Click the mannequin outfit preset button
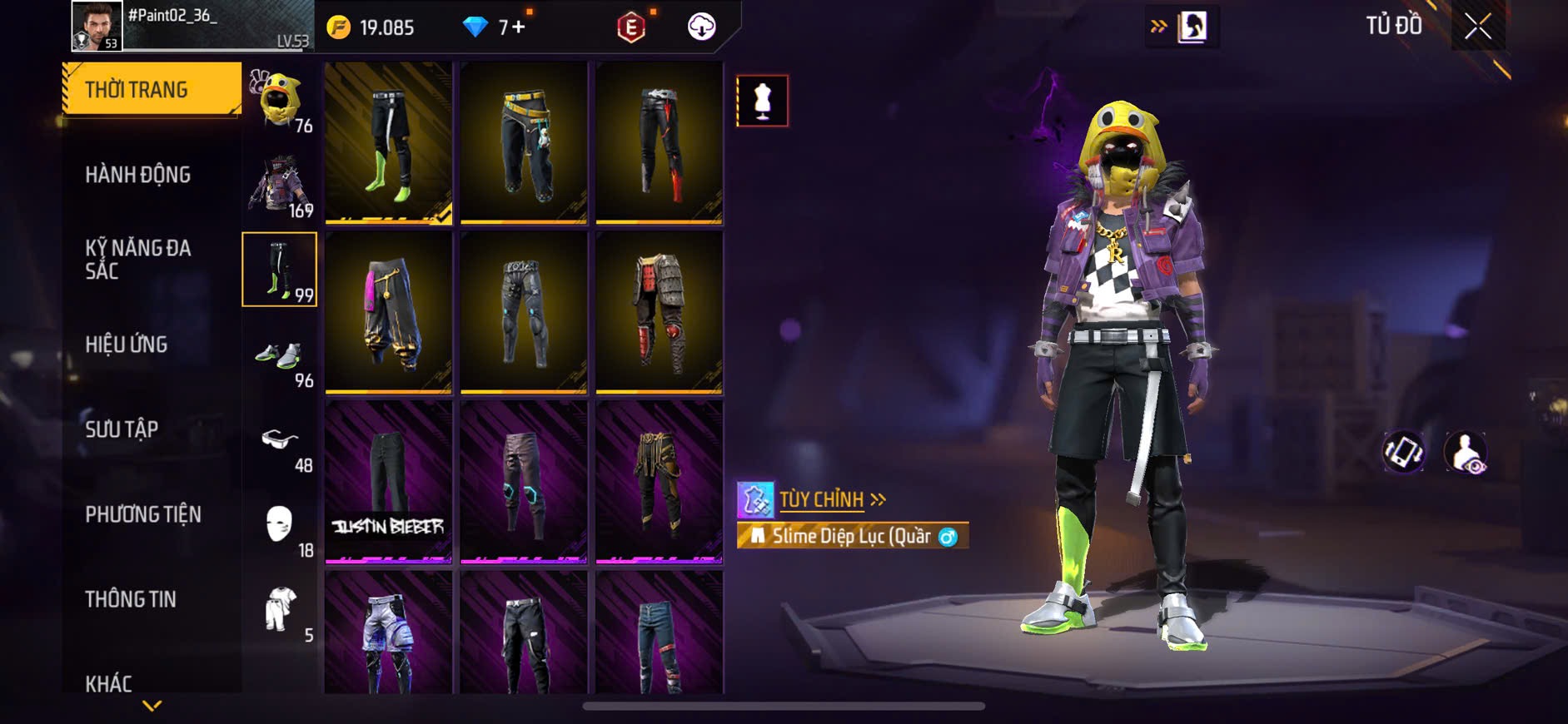This screenshot has width=1568, height=724. coord(762,102)
